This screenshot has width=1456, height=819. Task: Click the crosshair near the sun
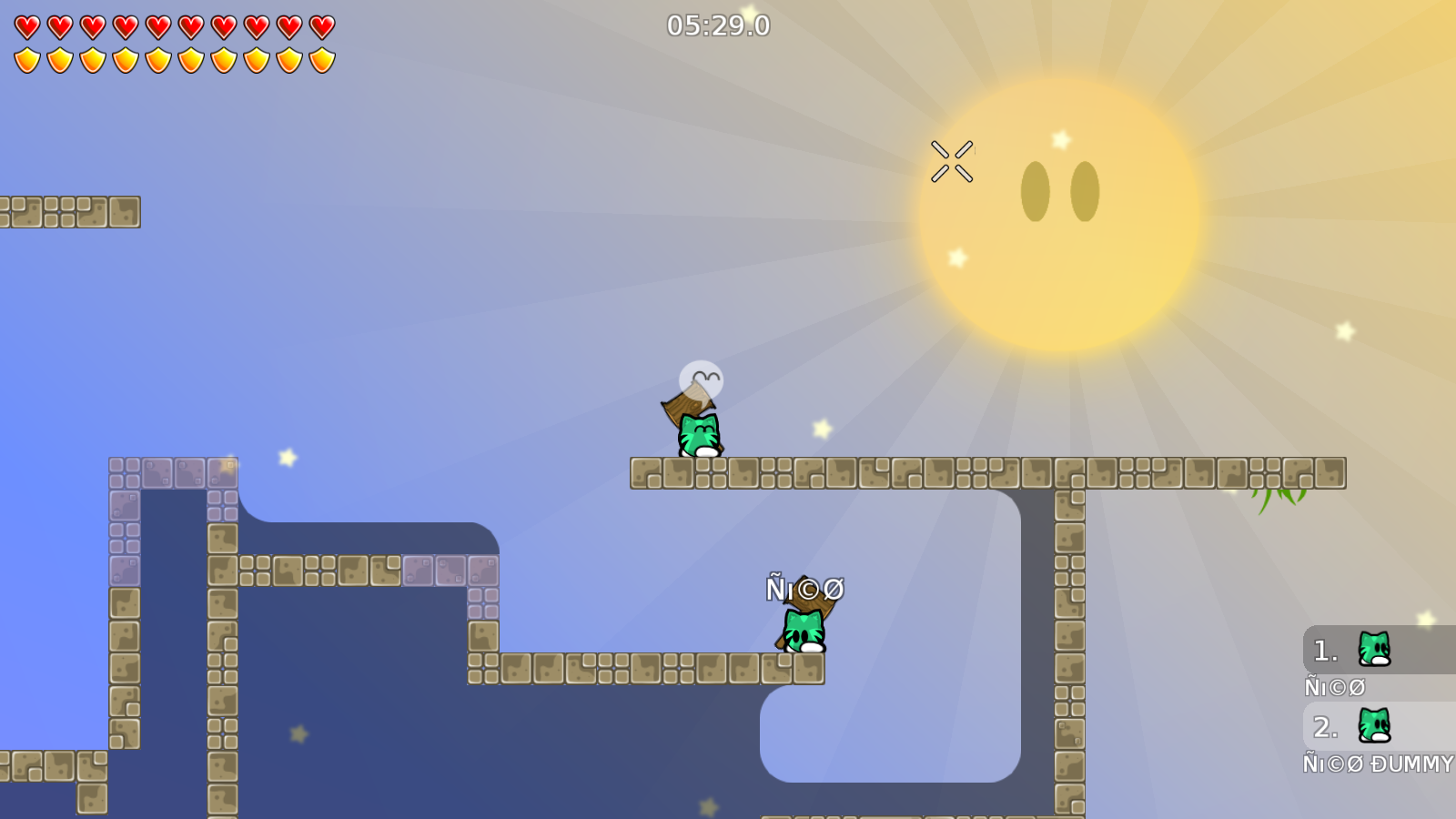coord(951,158)
